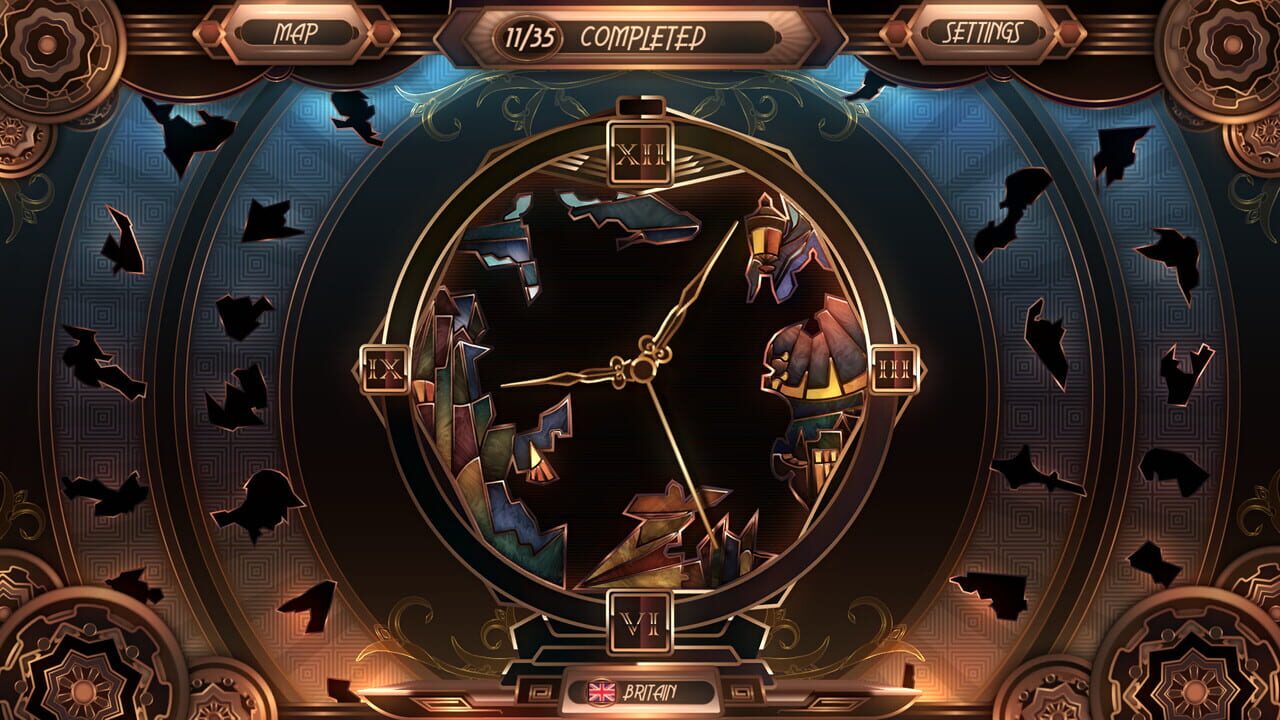Click the top-left corner rosette medallion
Image resolution: width=1280 pixels, height=720 pixels.
point(45,45)
